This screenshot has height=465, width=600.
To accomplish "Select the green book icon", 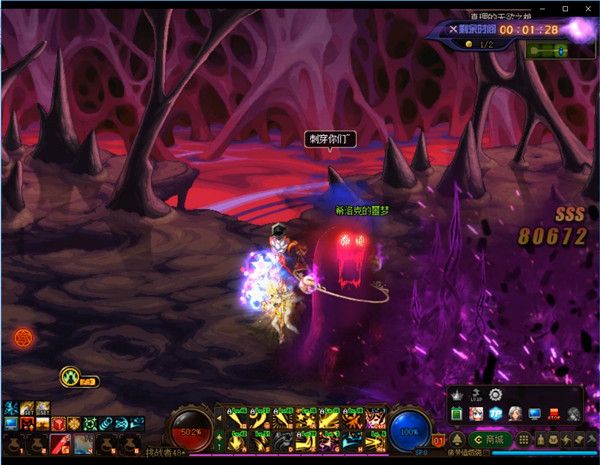I will coord(455,413).
